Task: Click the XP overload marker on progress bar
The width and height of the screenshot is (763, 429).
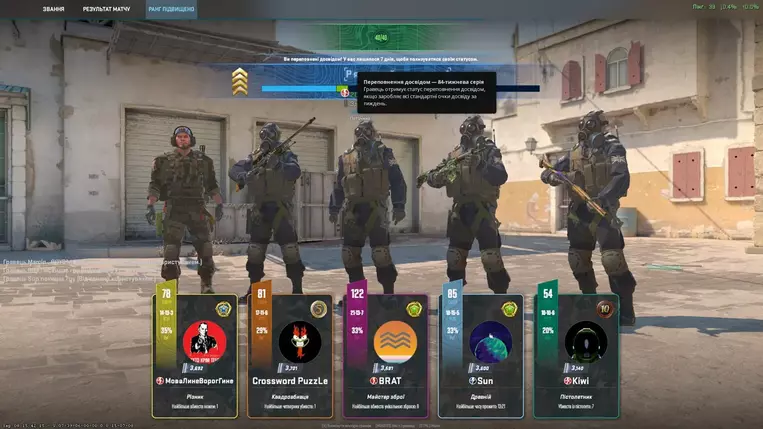Action: (x=343, y=91)
